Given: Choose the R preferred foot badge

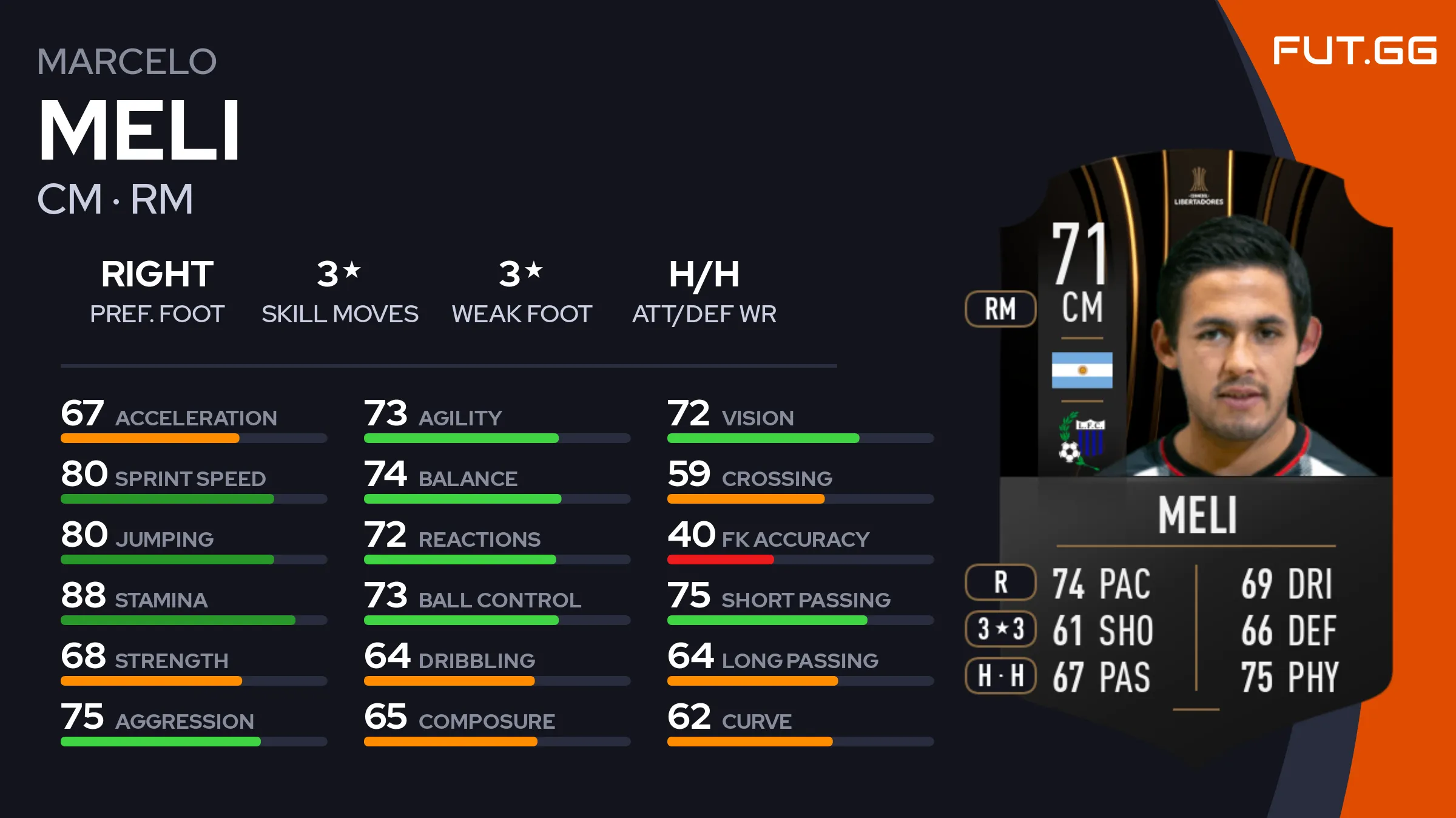Looking at the screenshot, I should [1000, 582].
